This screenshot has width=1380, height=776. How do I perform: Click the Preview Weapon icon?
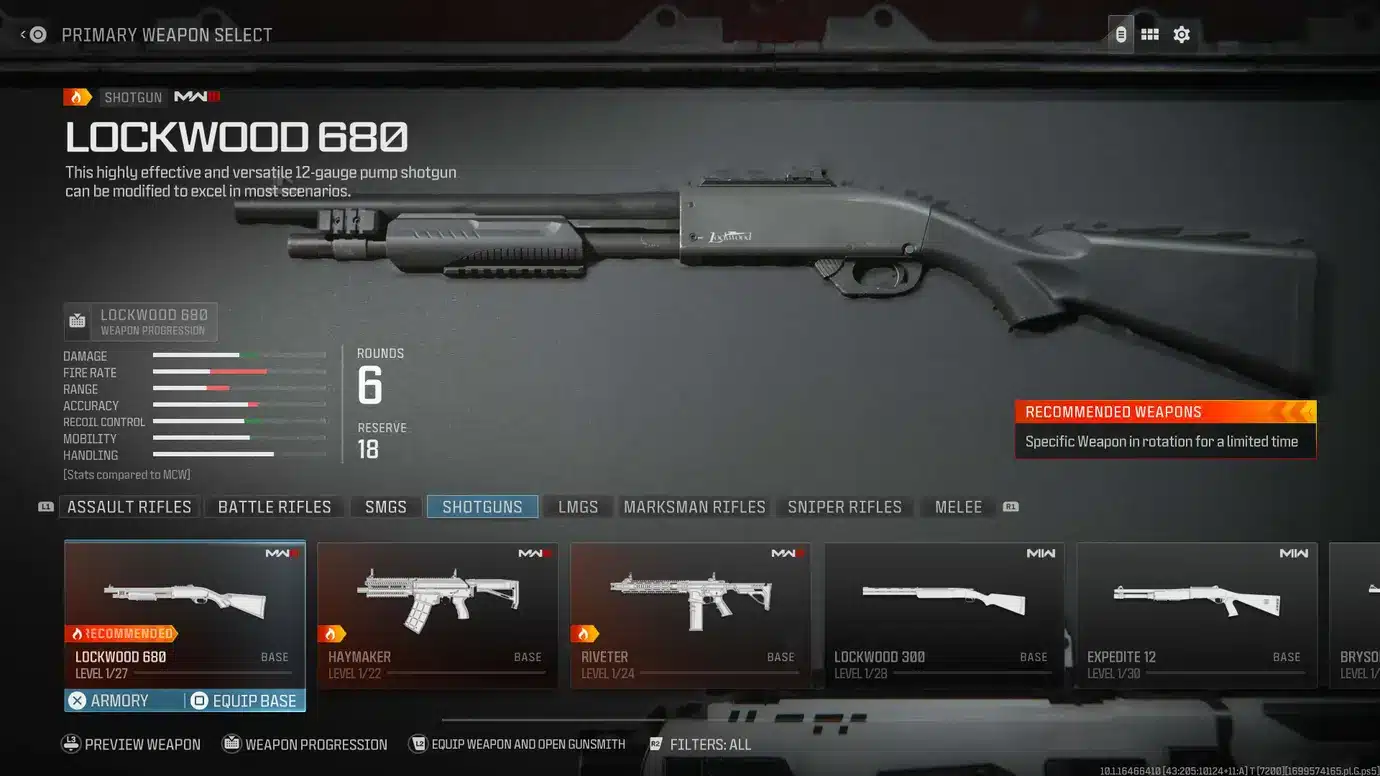(x=71, y=744)
